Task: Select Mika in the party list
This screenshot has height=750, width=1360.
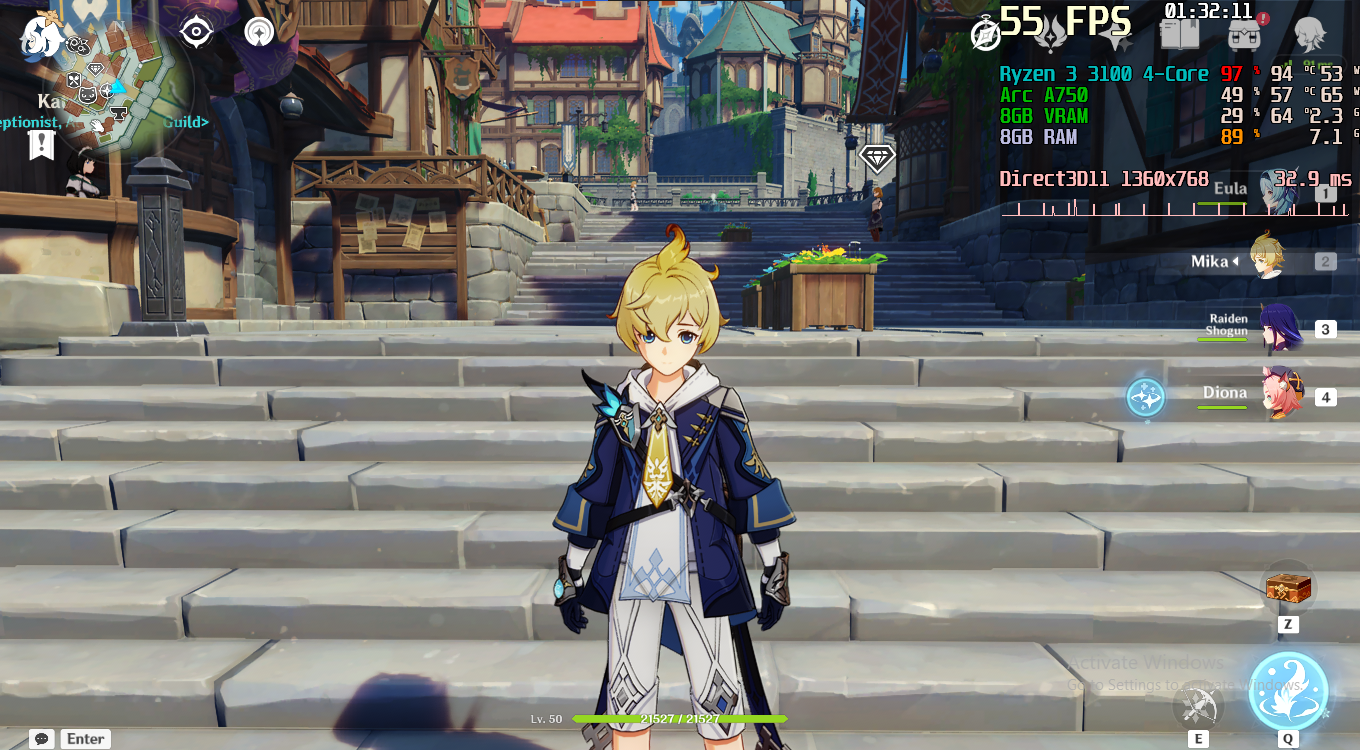Action: [1267, 260]
